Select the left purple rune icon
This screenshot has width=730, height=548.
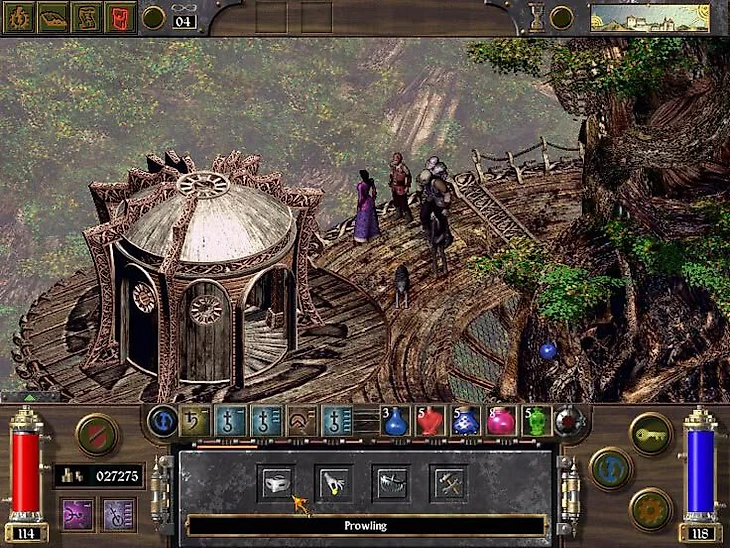tap(76, 514)
